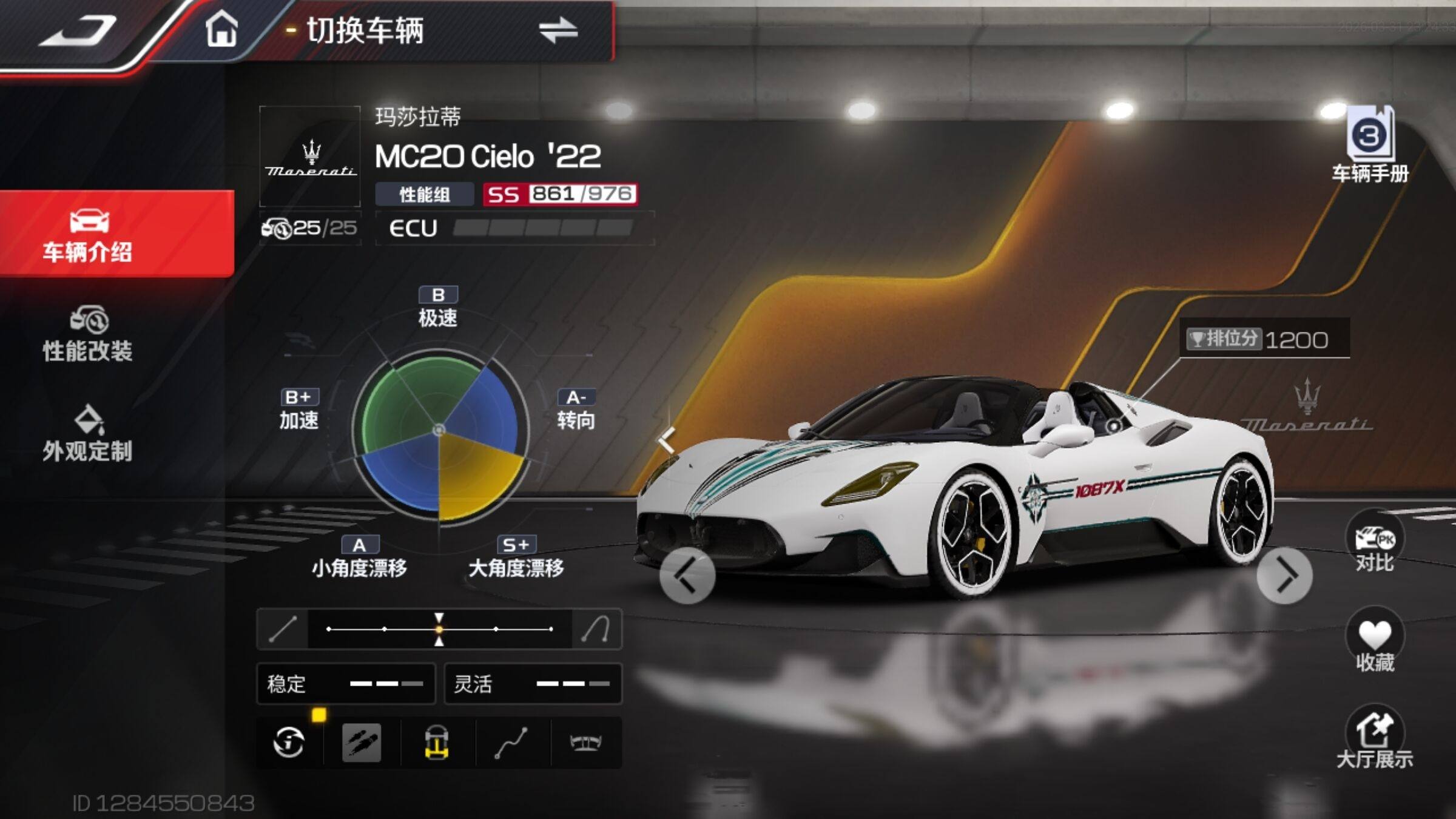1456x819 pixels.
Task: Show the previous car with left arrow
Action: 687,576
